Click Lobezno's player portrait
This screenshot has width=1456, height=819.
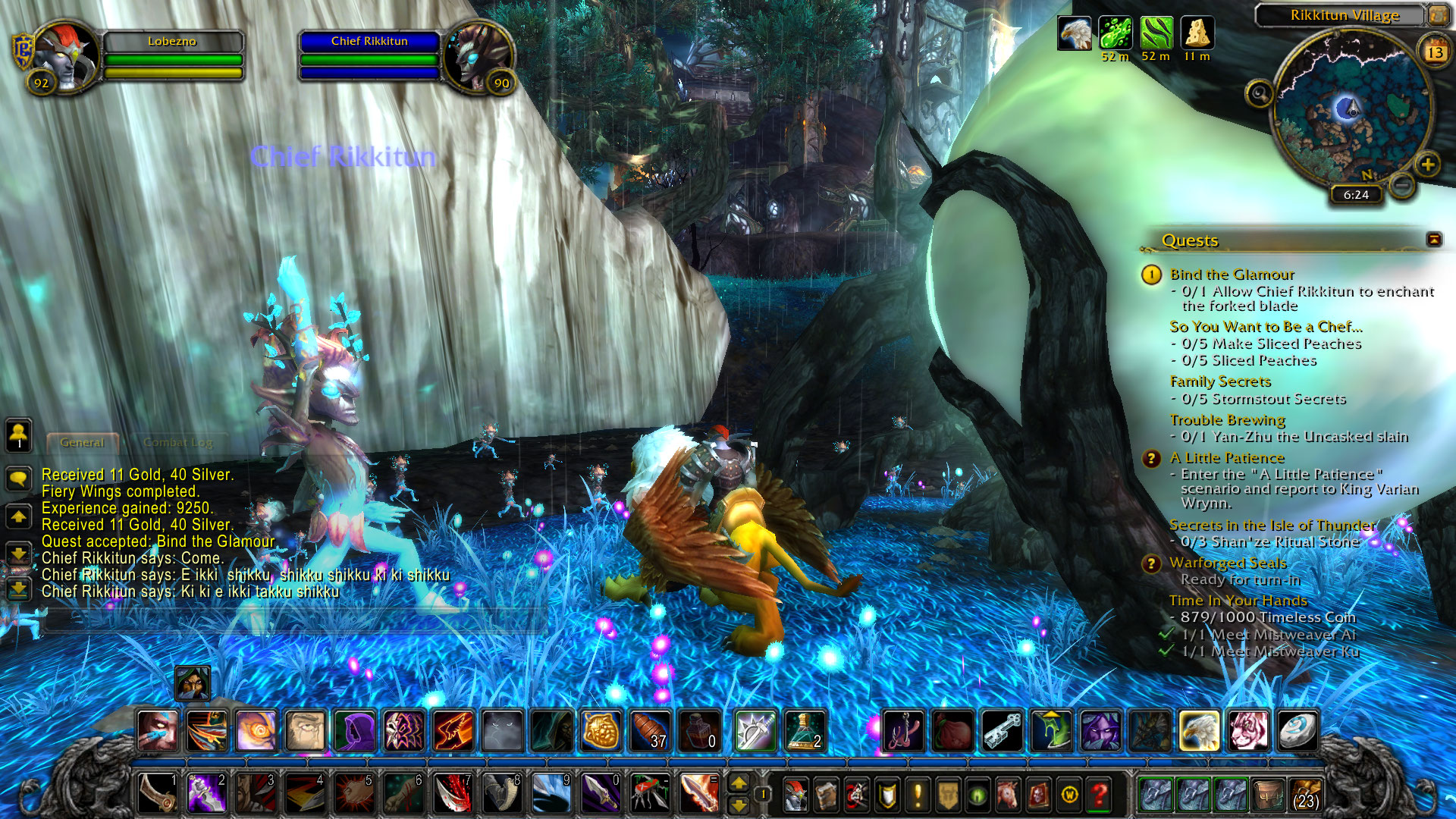(x=66, y=57)
